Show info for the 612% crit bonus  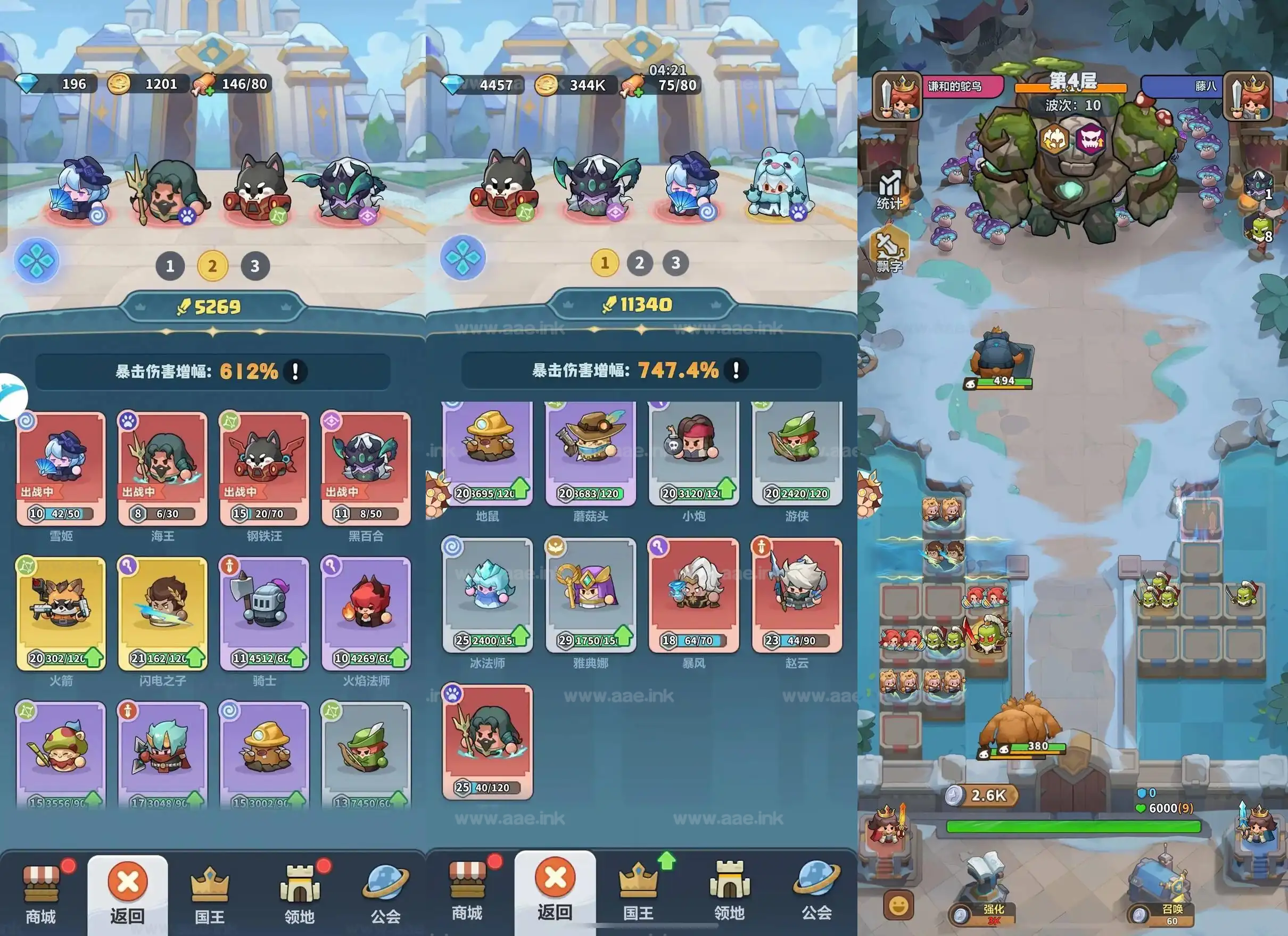295,372
